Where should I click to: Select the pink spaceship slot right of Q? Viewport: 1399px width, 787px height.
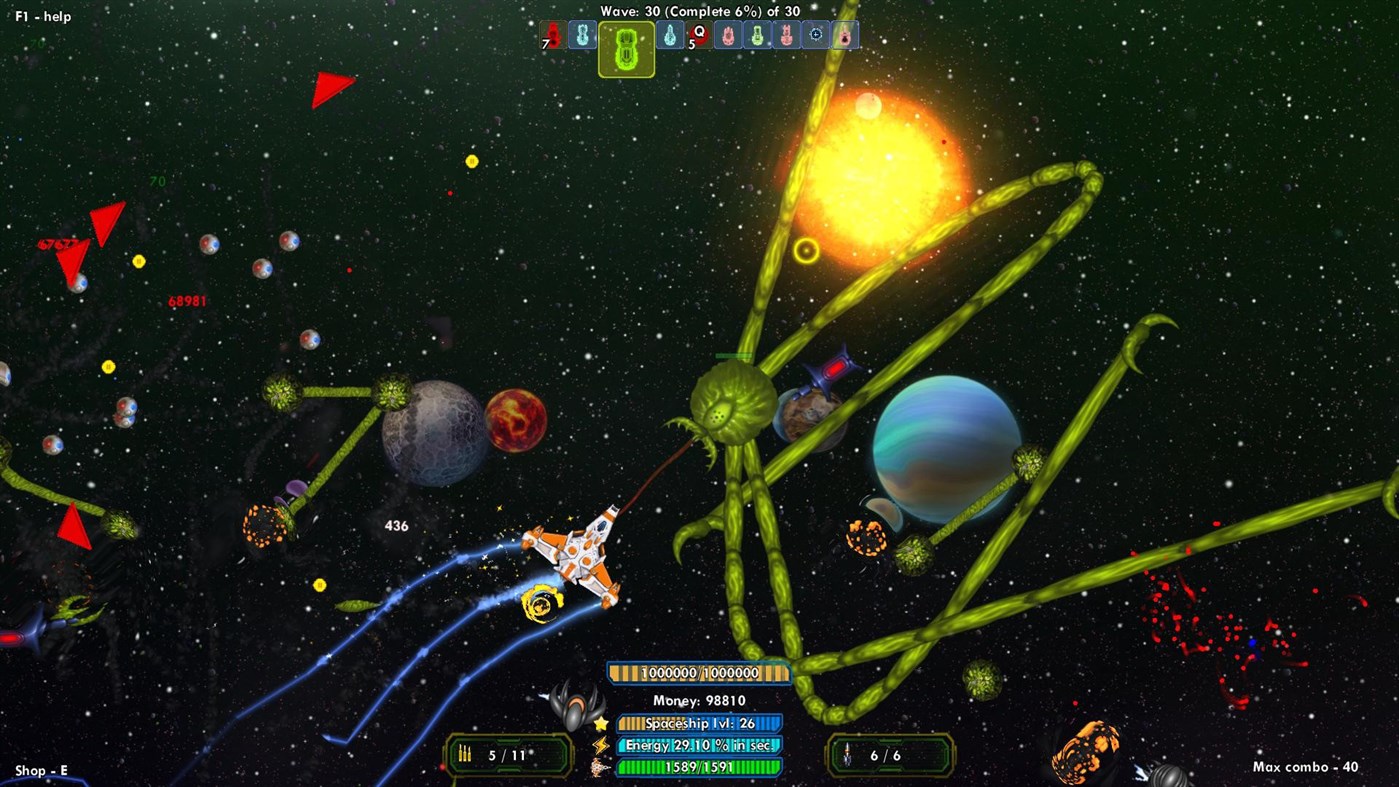click(x=726, y=36)
